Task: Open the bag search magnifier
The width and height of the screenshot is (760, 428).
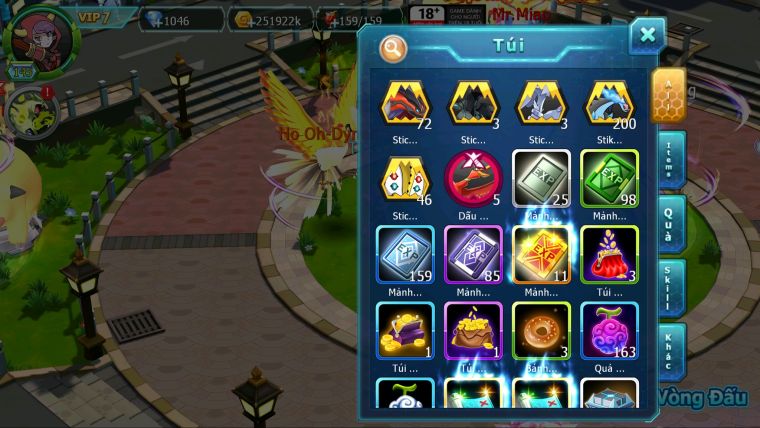Action: point(394,47)
